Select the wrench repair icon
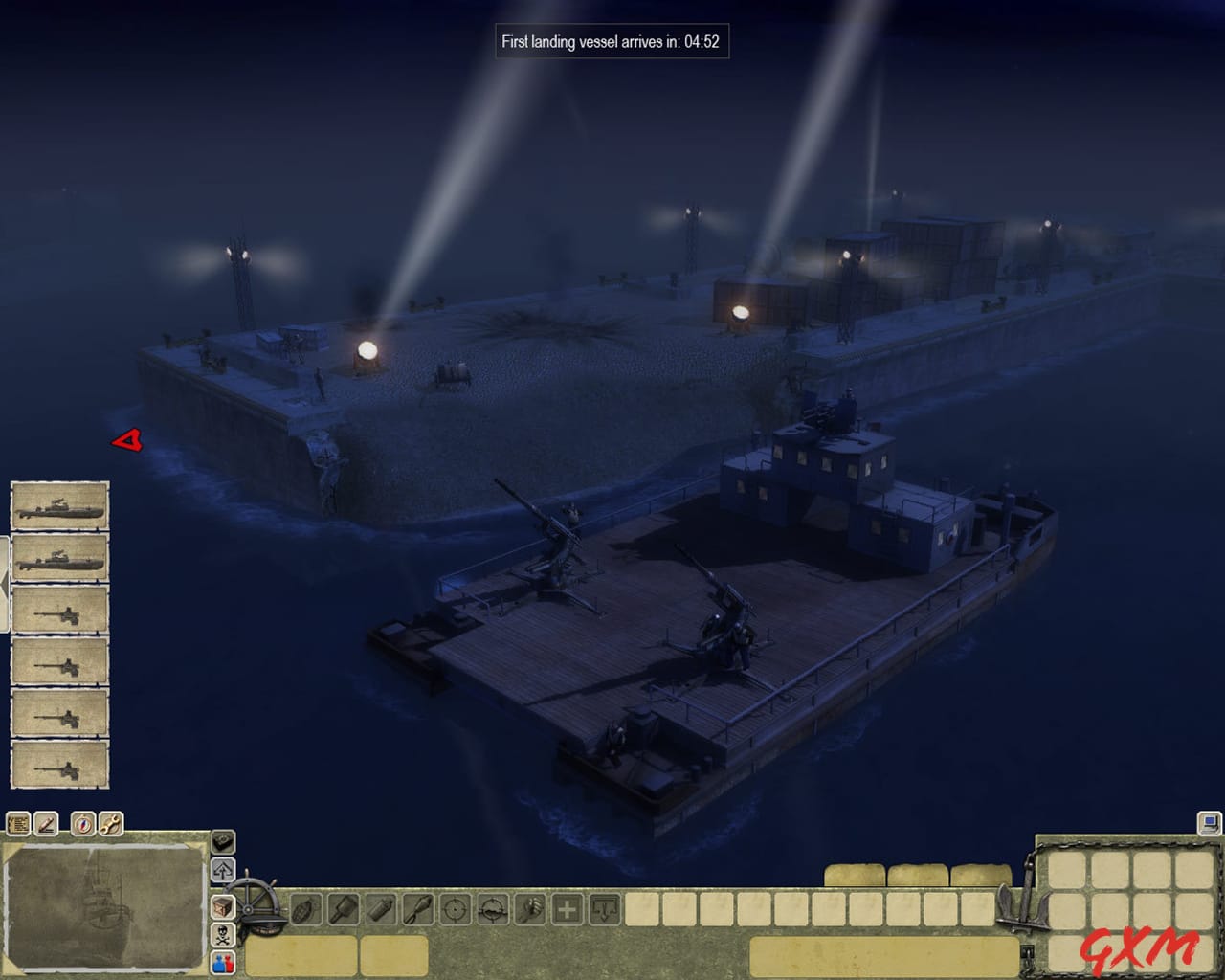The image size is (1225, 980). coord(110,825)
